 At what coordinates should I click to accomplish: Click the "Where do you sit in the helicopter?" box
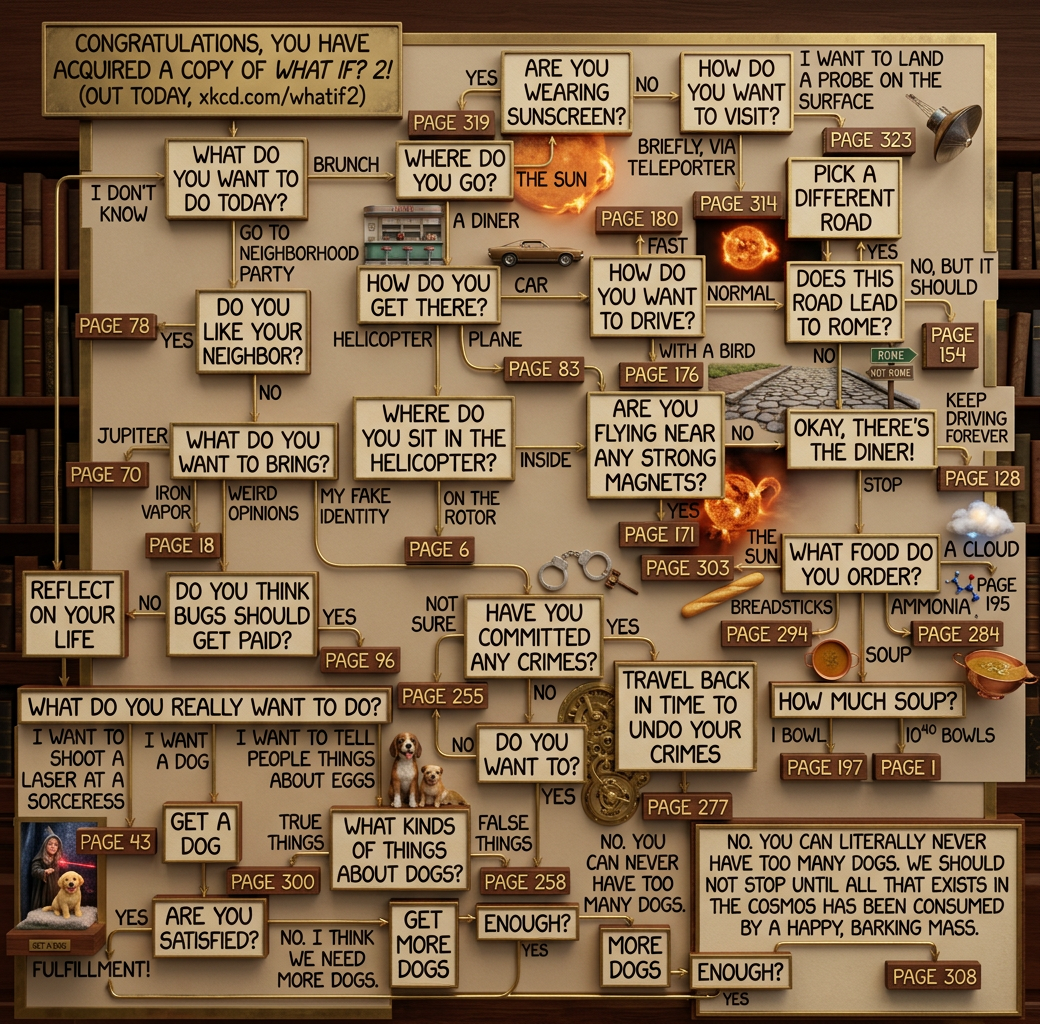click(433, 438)
